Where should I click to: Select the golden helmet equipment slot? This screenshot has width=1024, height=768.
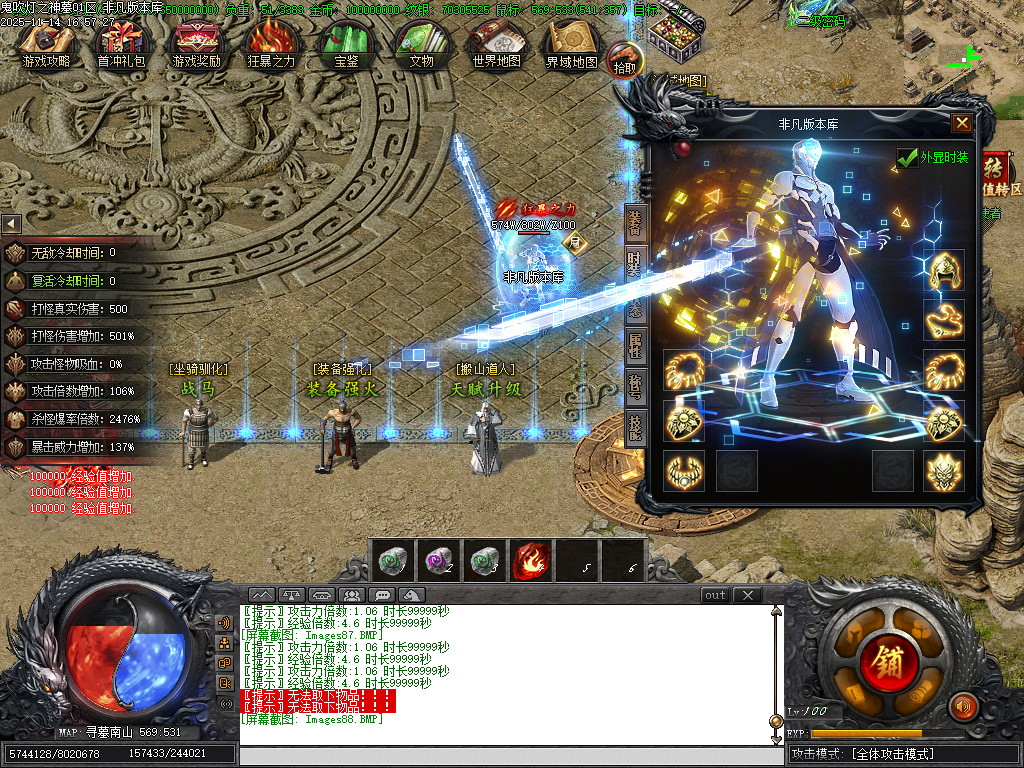943,271
